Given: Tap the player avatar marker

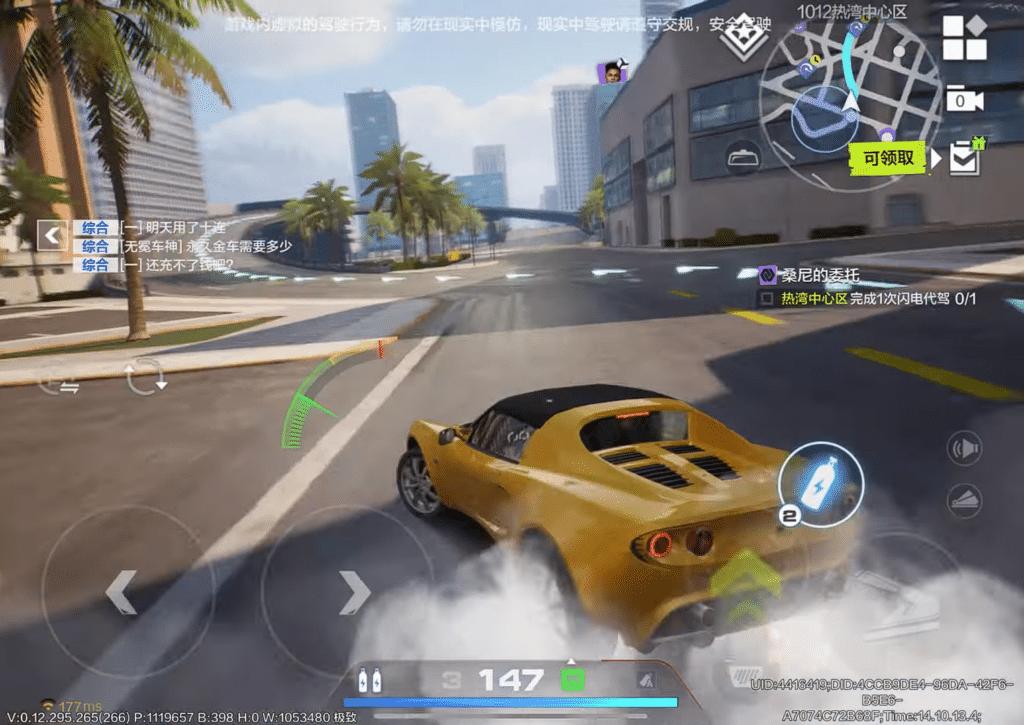Looking at the screenshot, I should 610,72.
